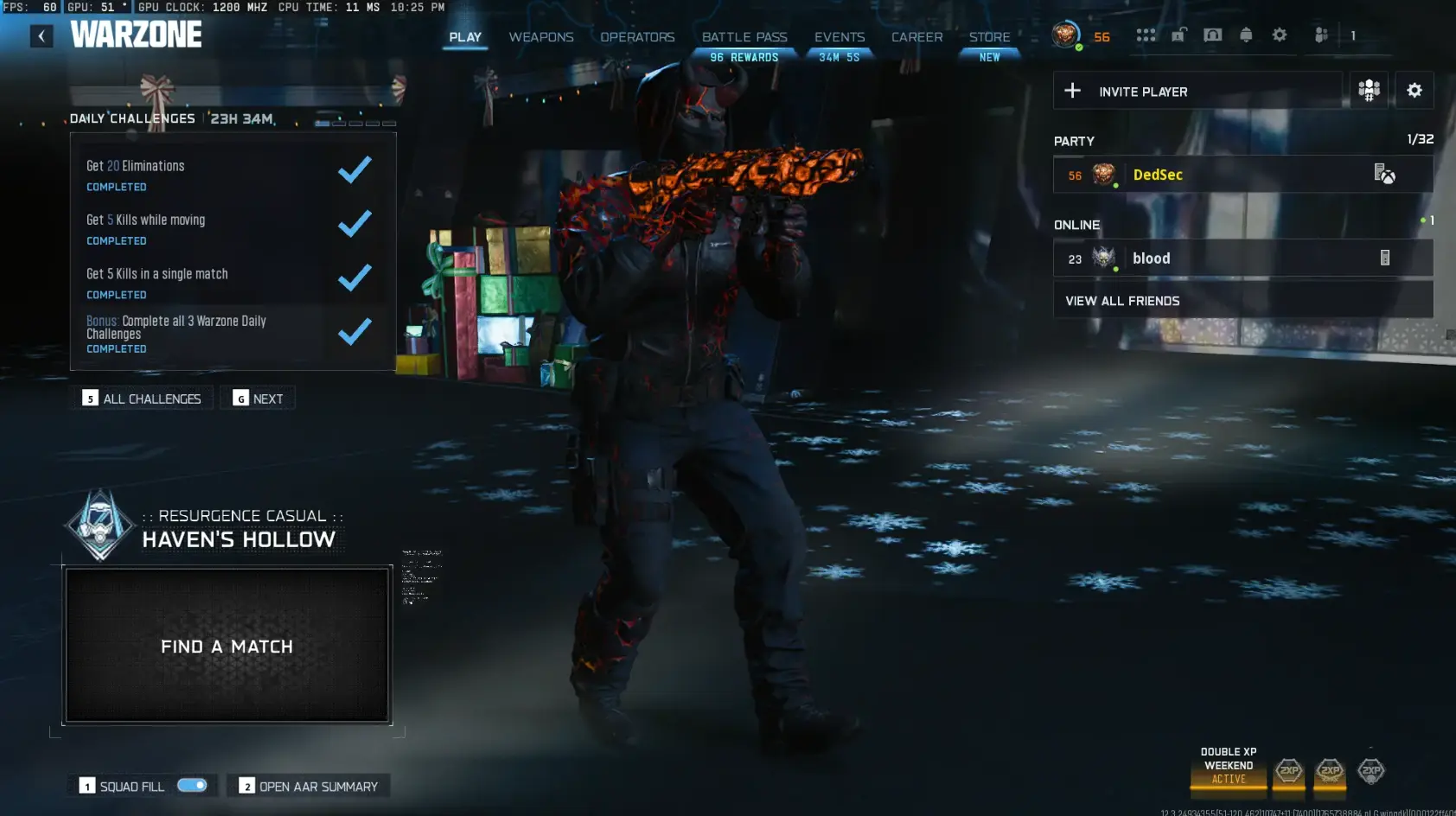This screenshot has width=1456, height=816.
Task: Open the grid menu of additional options
Action: pyautogui.click(x=1147, y=35)
